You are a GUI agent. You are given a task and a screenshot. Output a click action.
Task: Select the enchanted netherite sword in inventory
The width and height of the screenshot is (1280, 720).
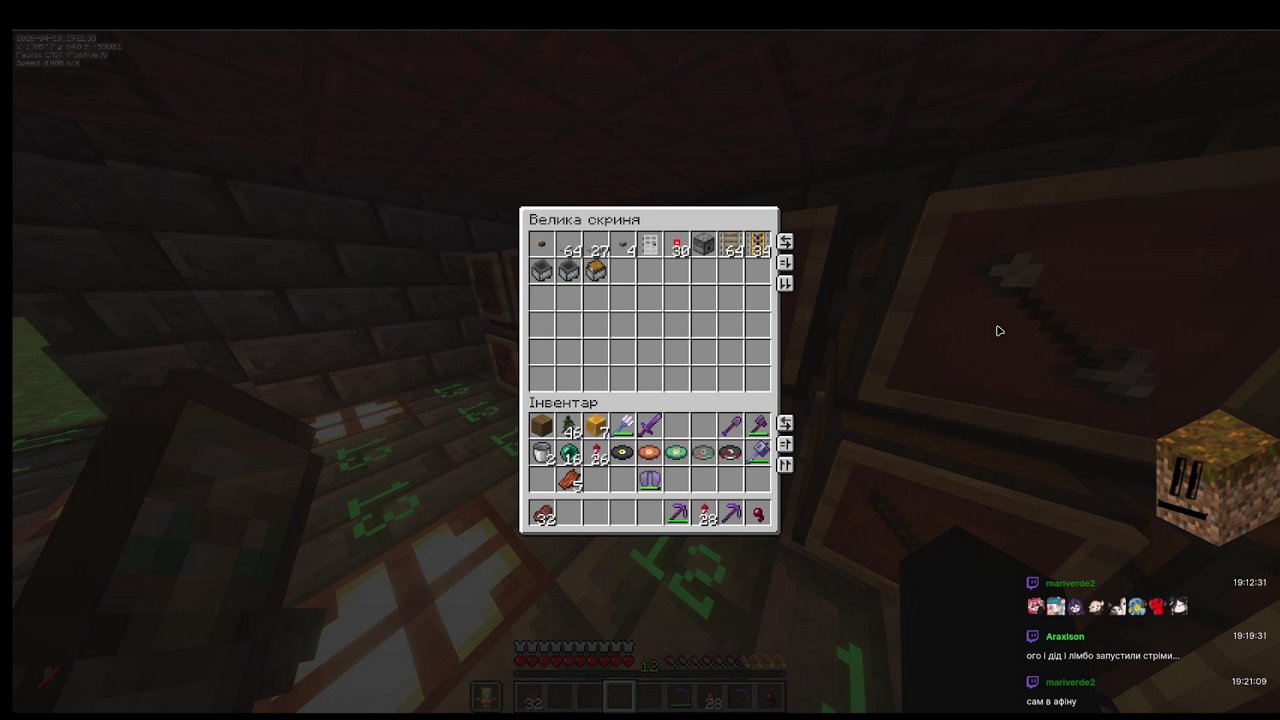pos(648,426)
